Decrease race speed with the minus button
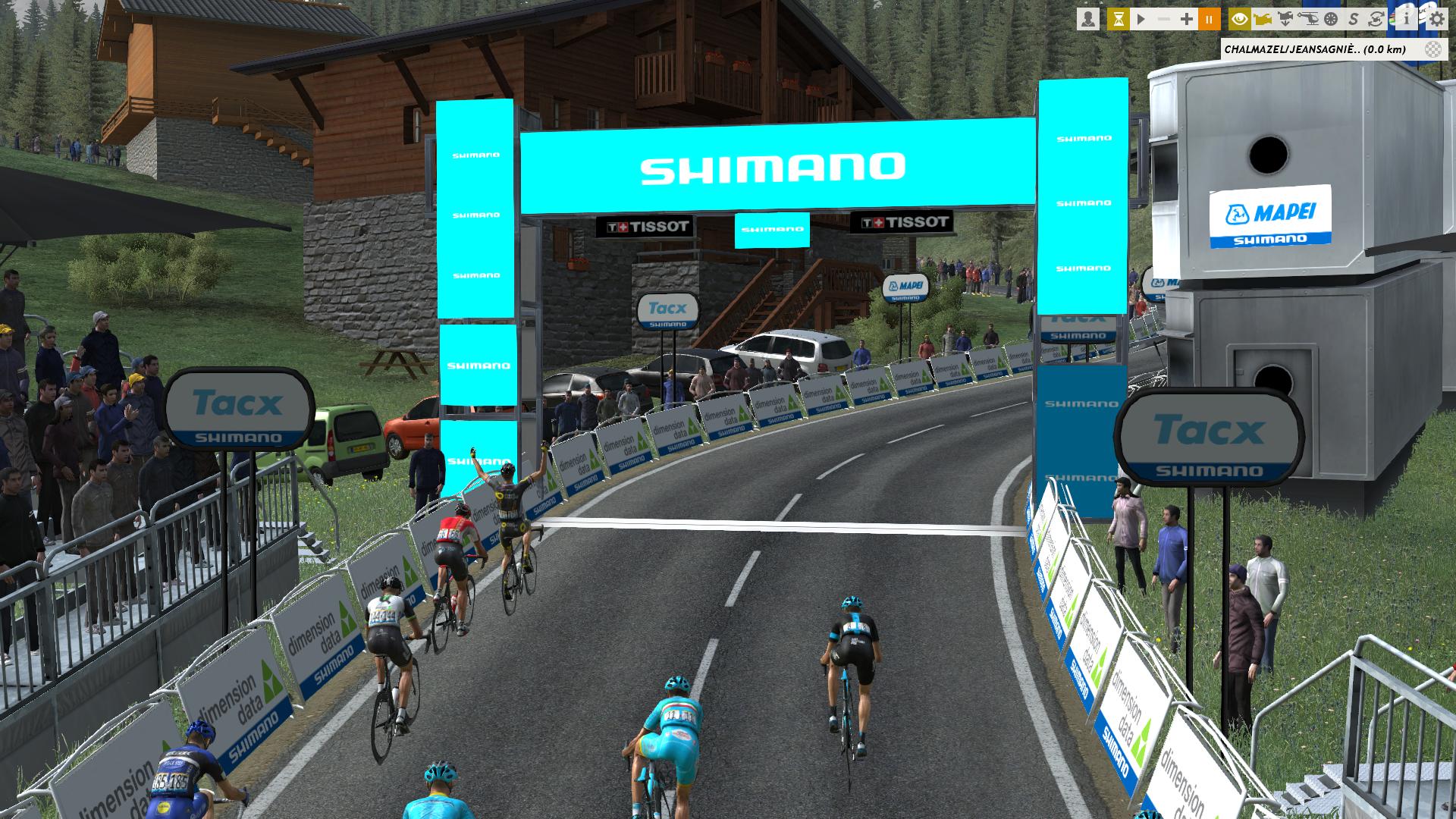The height and width of the screenshot is (819, 1456). (1164, 19)
